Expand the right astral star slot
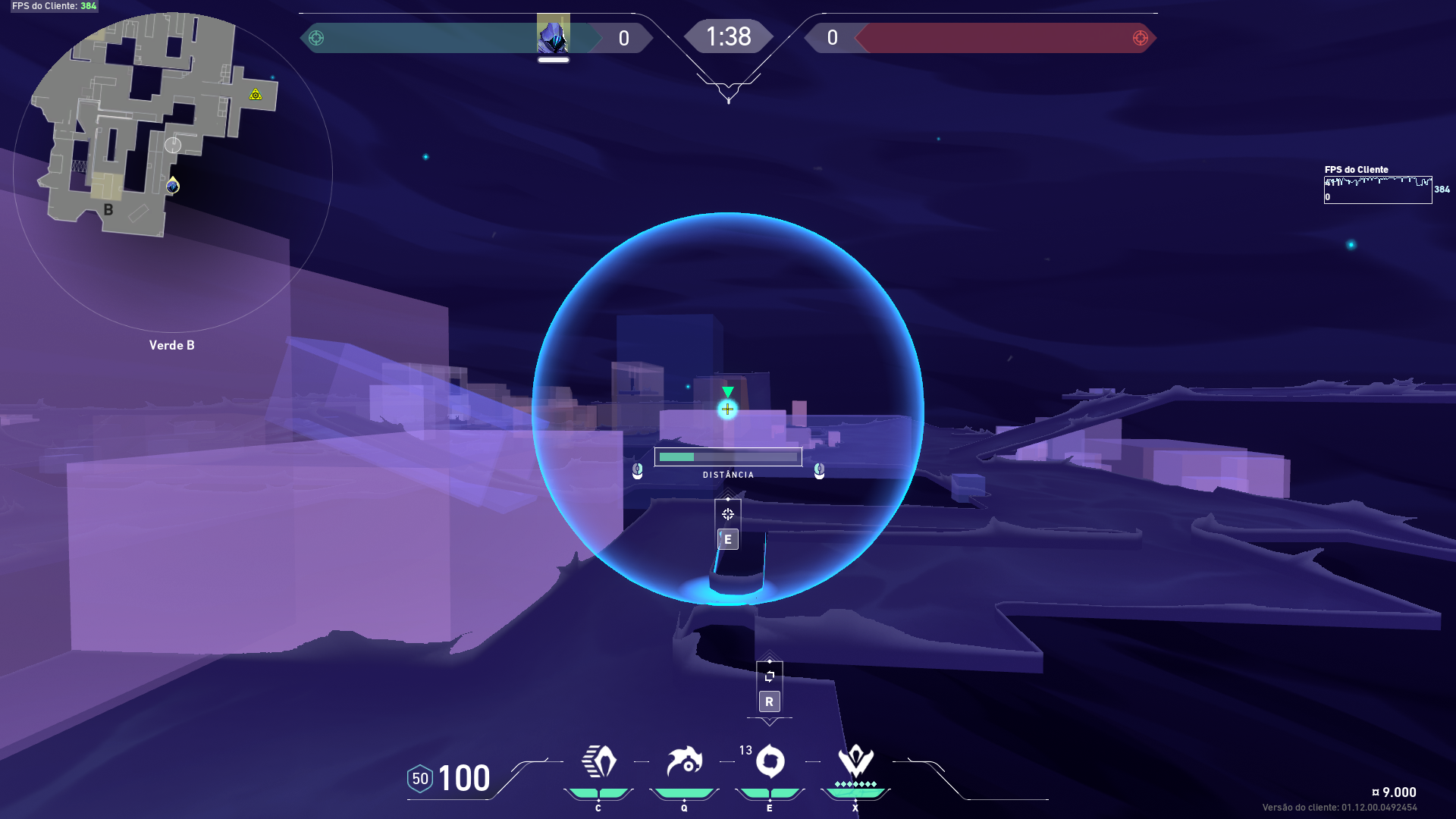The height and width of the screenshot is (819, 1456). tap(818, 471)
